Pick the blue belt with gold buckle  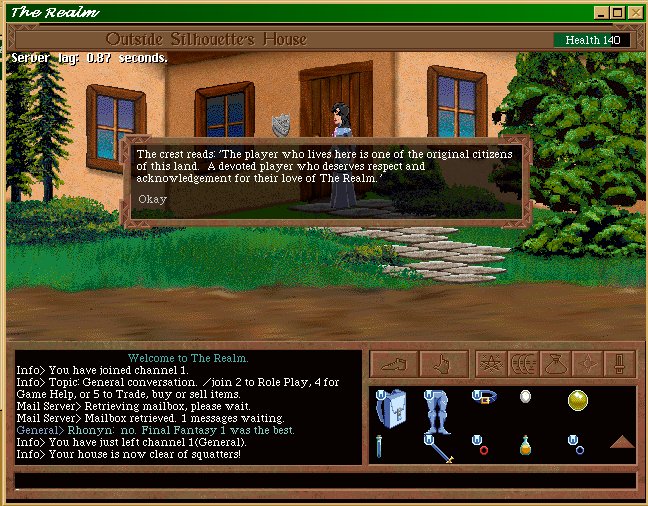(484, 398)
